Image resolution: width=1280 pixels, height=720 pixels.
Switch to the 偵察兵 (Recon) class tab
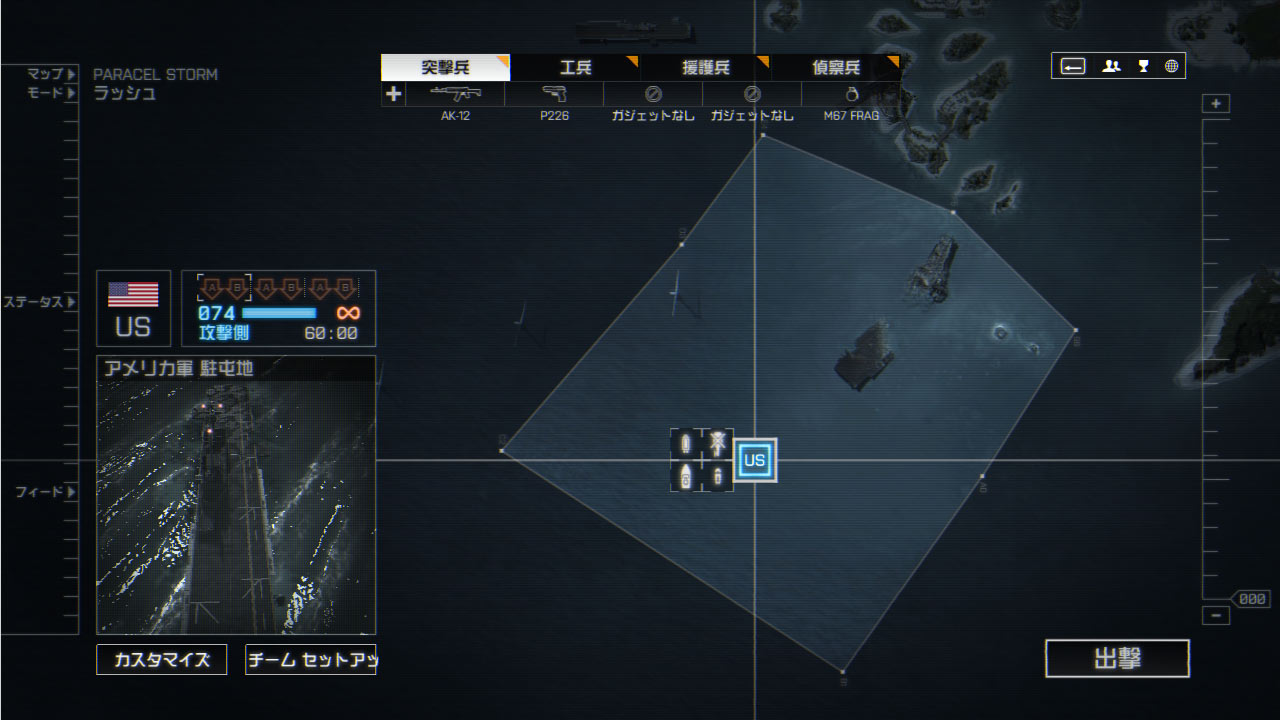(835, 68)
